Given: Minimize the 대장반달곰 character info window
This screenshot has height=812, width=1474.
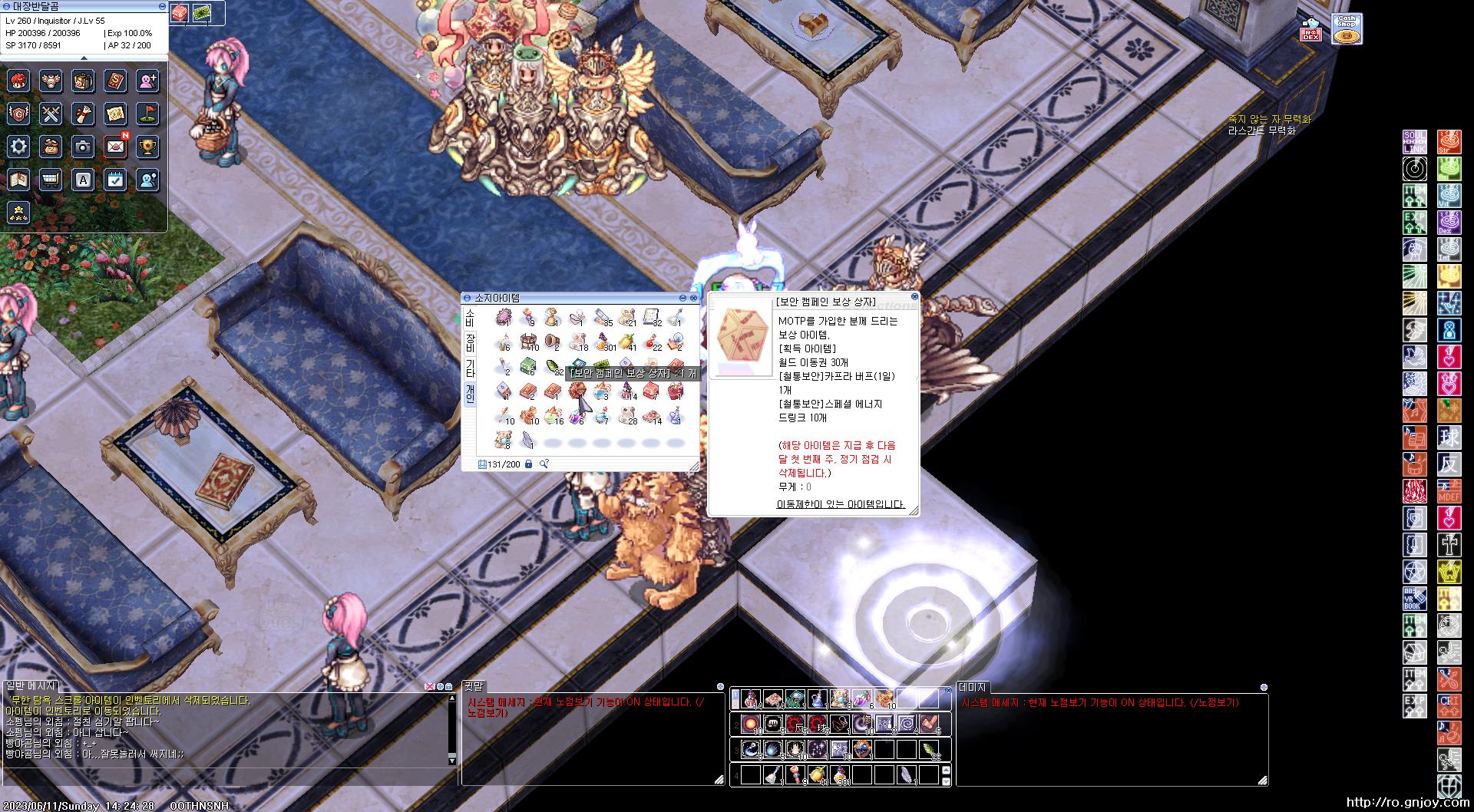Looking at the screenshot, I should (162, 6).
